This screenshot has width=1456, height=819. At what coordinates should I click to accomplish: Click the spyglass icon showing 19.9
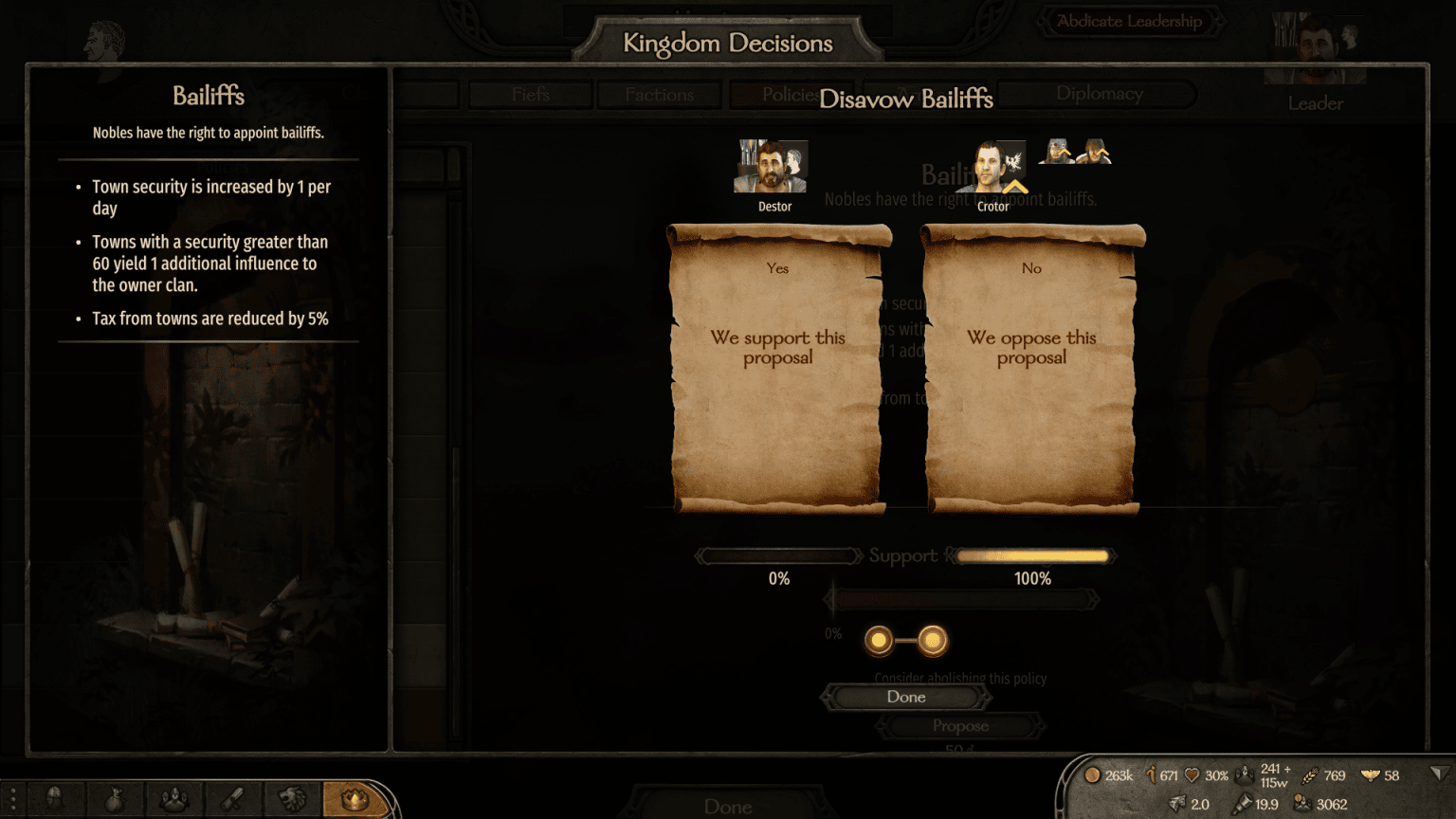coord(1244,803)
